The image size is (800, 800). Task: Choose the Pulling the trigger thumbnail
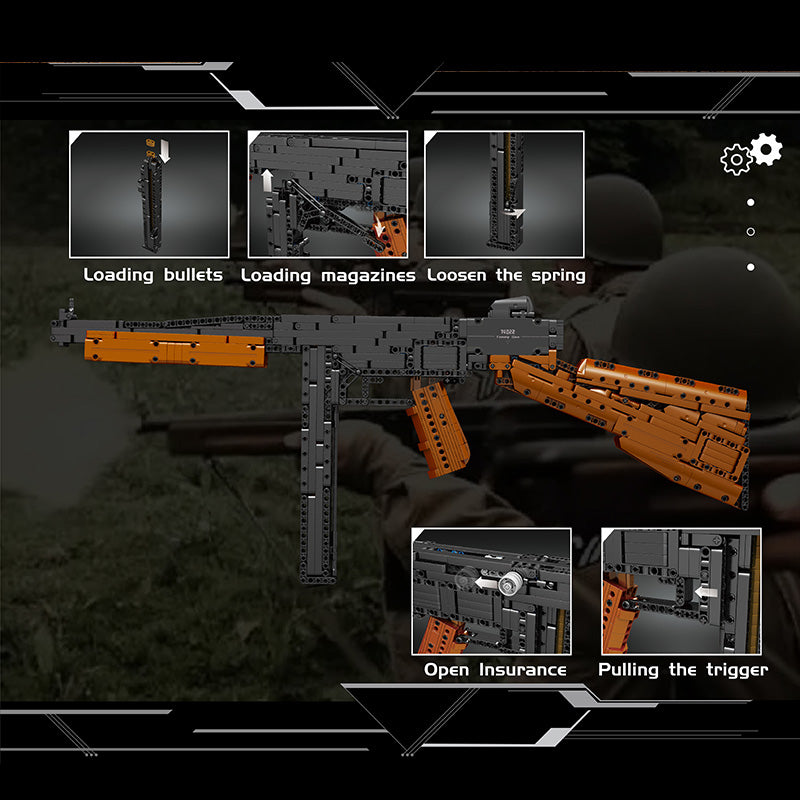coord(681,591)
